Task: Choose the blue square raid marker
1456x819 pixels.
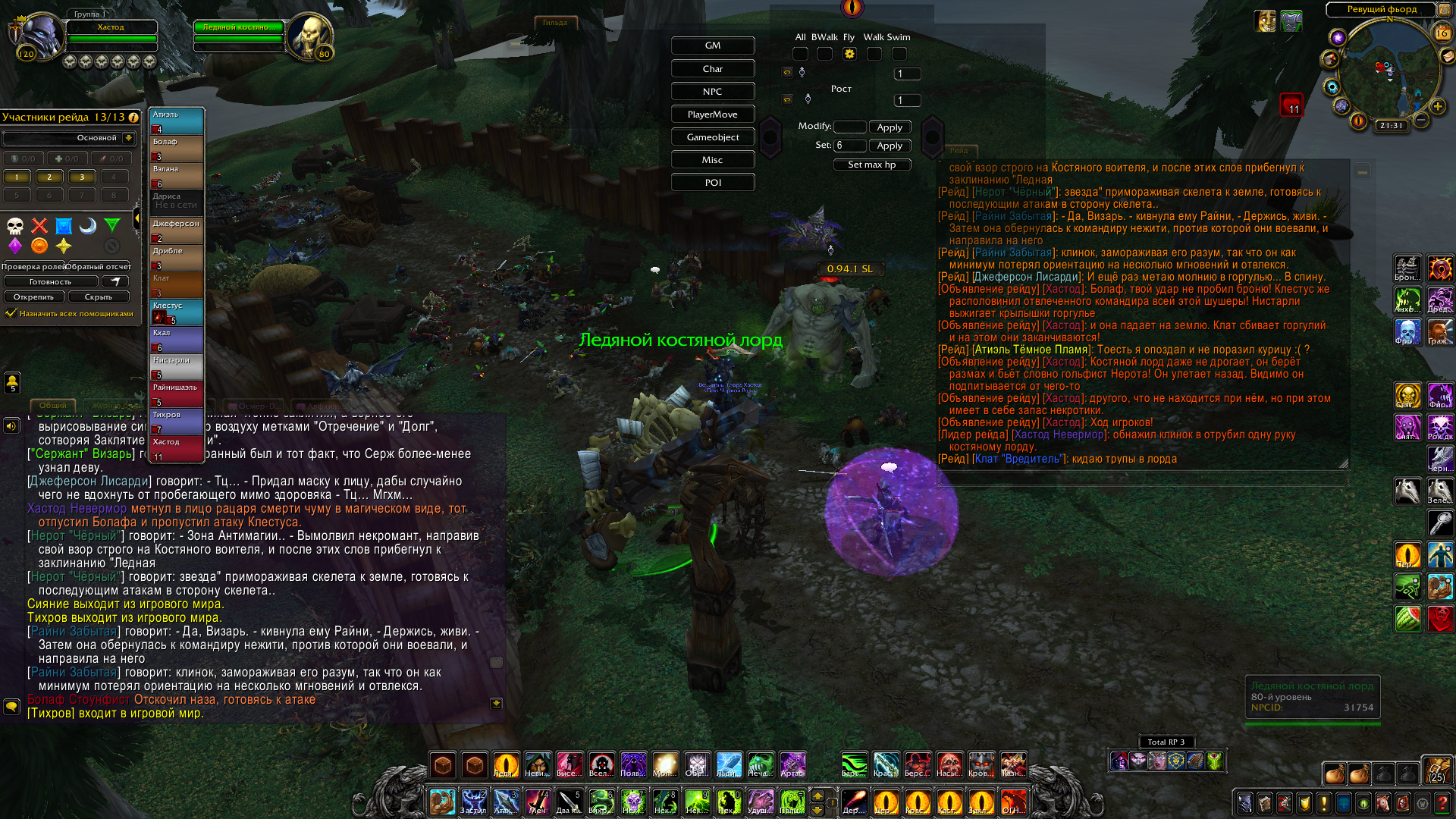Action: (x=64, y=226)
